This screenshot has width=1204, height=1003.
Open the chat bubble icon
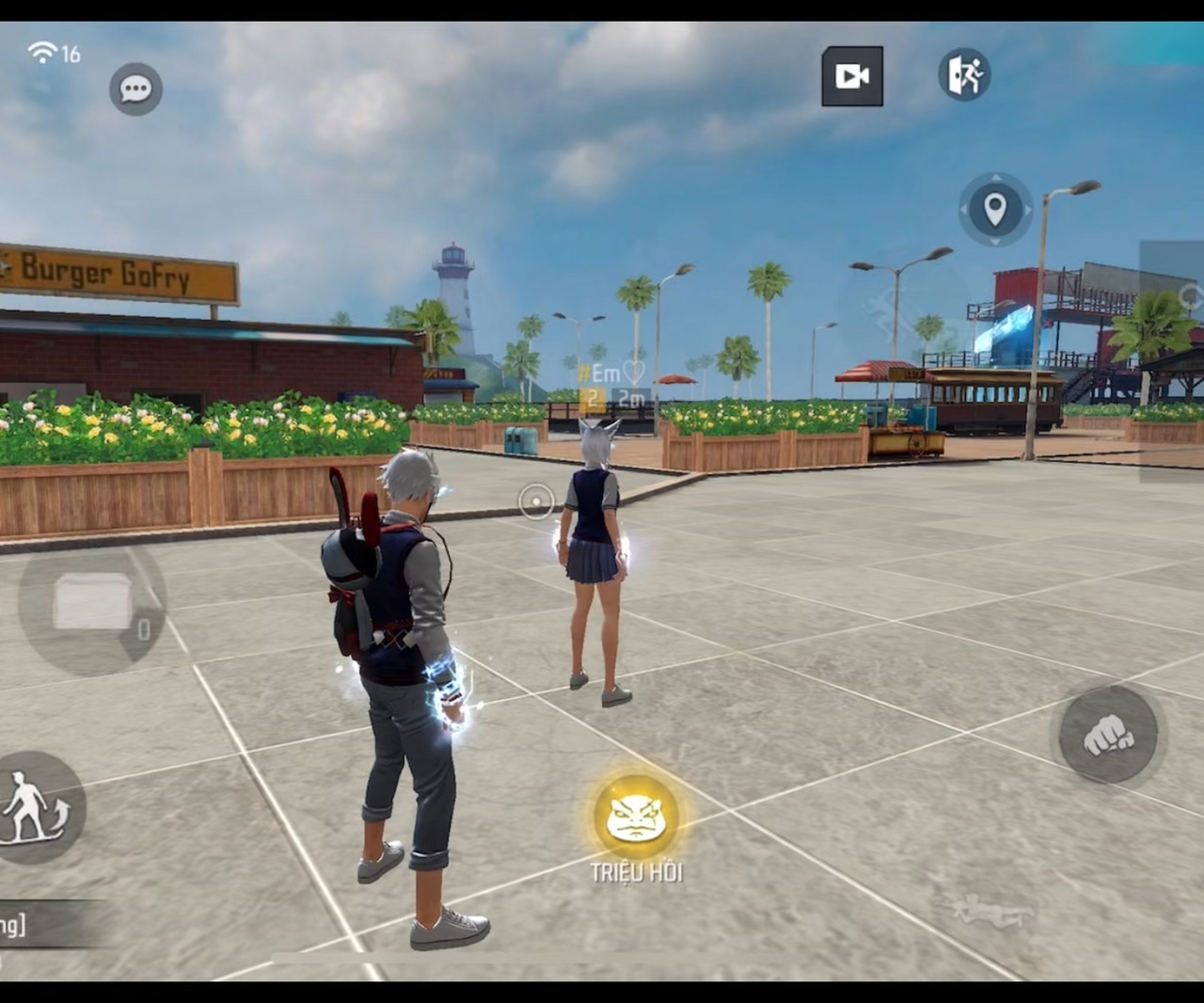click(136, 89)
